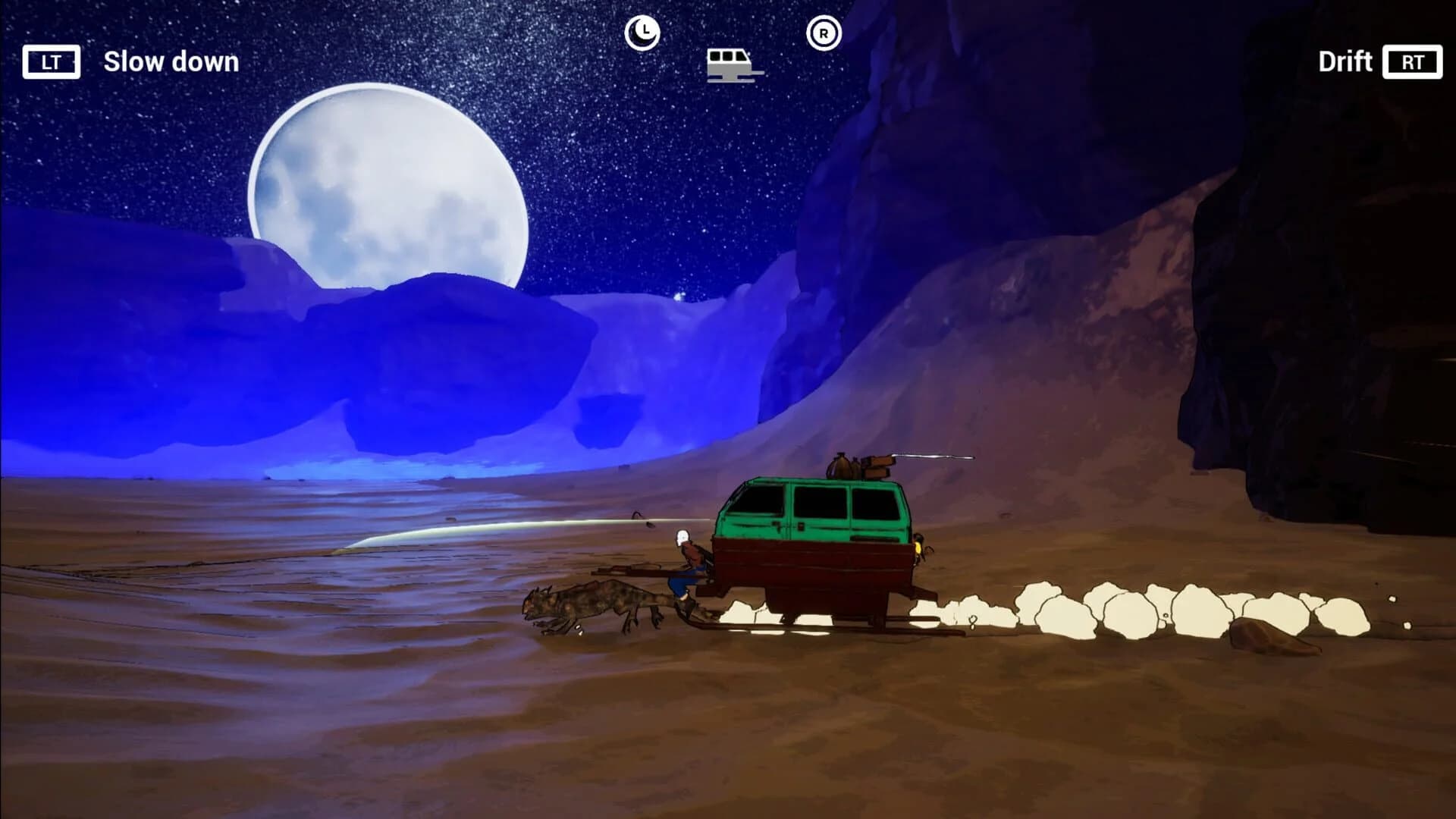Expand the van status indicator at top center
Viewport: 1456px width, 819px height.
(730, 64)
